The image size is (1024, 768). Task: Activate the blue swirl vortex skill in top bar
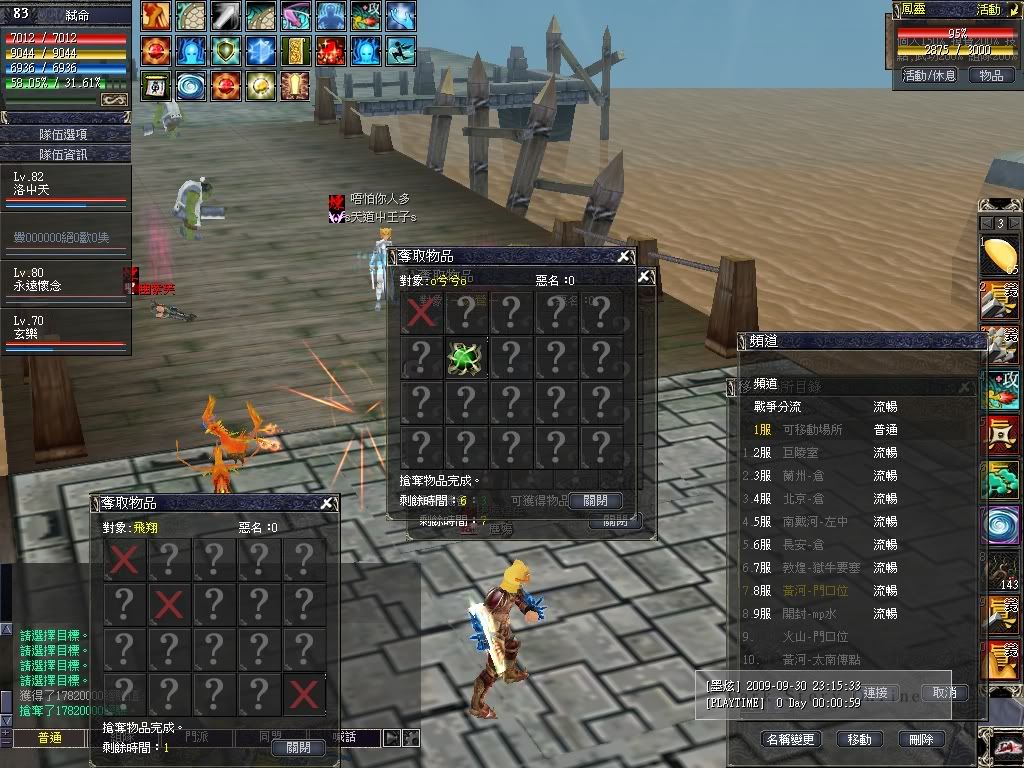[x=190, y=86]
